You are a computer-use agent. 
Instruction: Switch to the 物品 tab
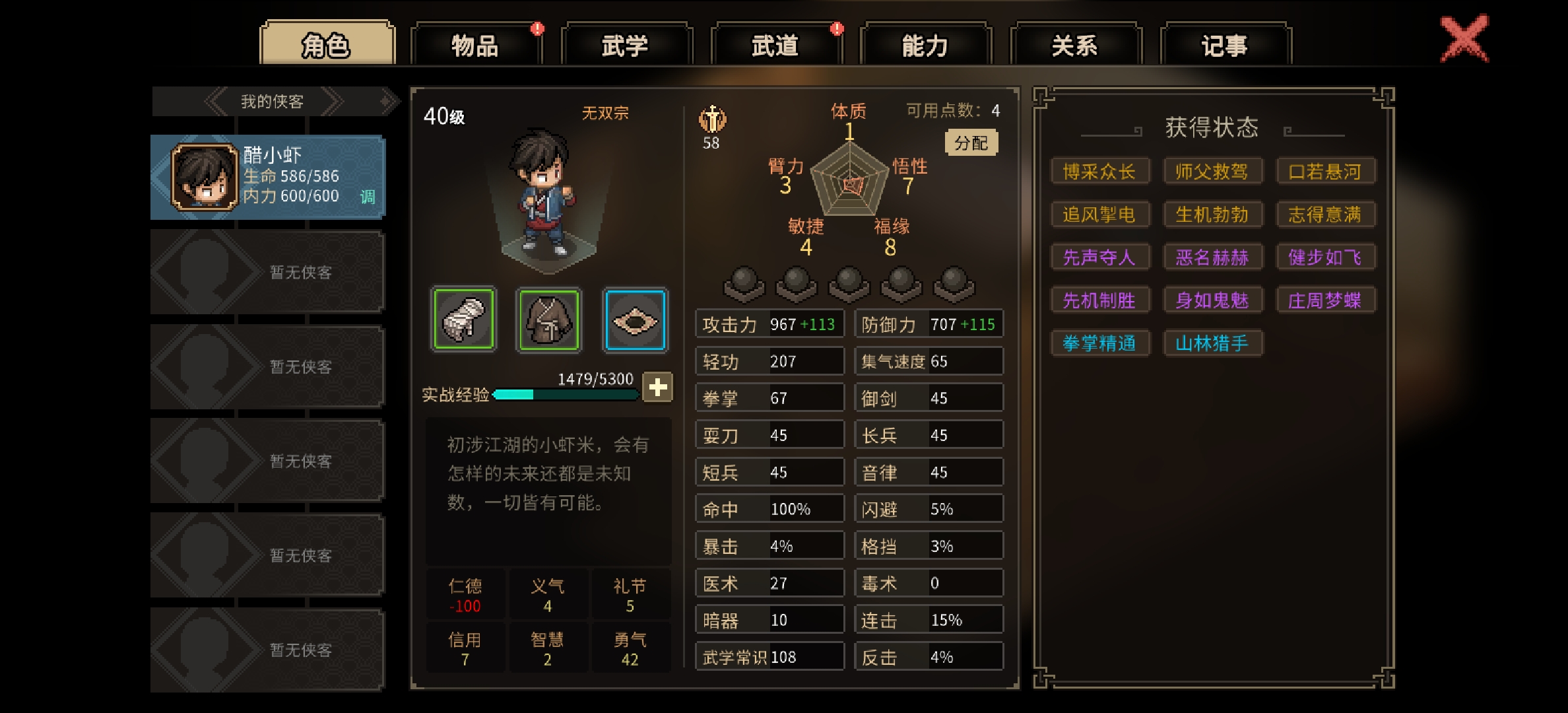[x=475, y=46]
